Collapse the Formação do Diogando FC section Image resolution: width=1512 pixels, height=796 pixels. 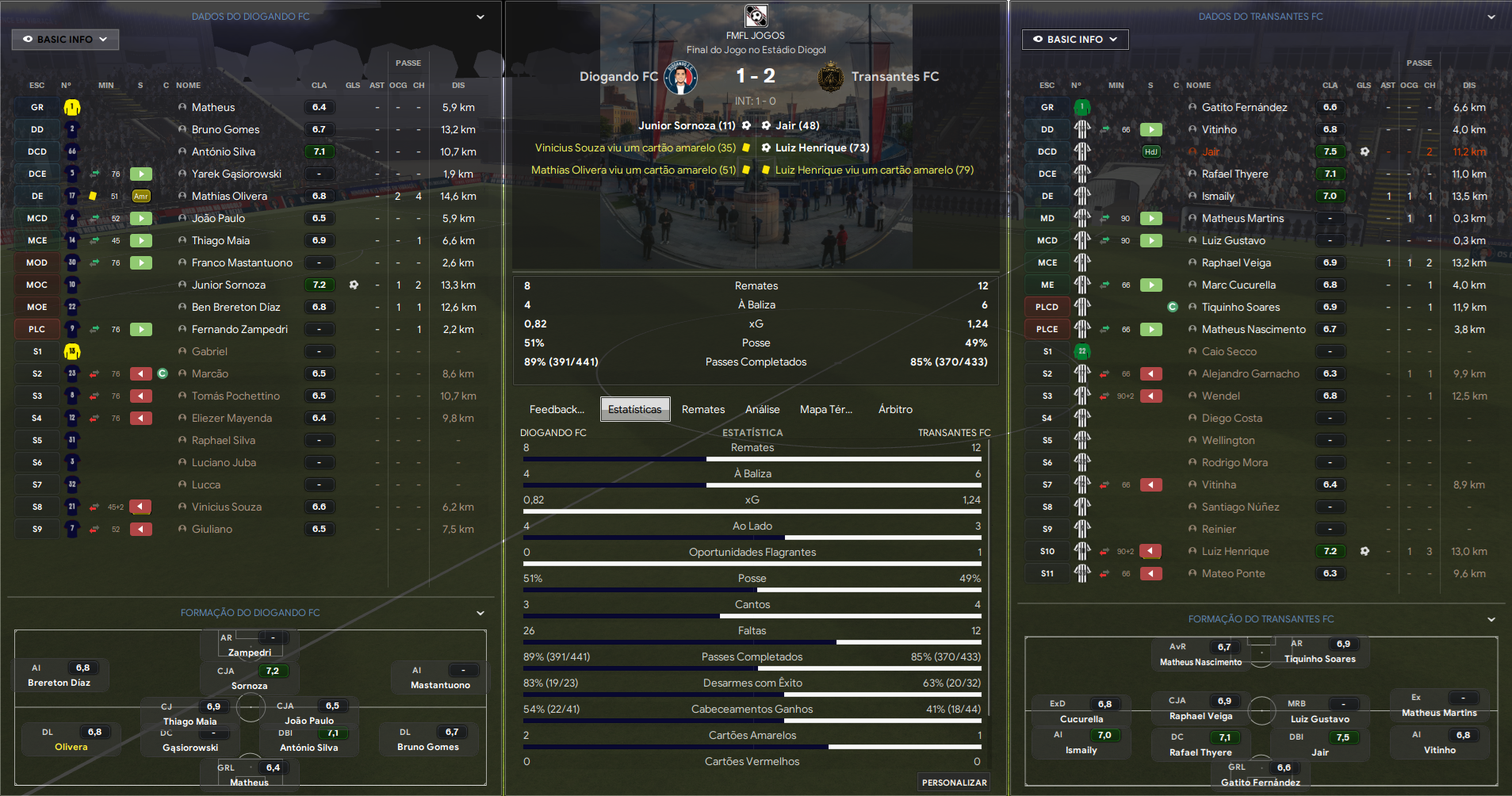480,613
